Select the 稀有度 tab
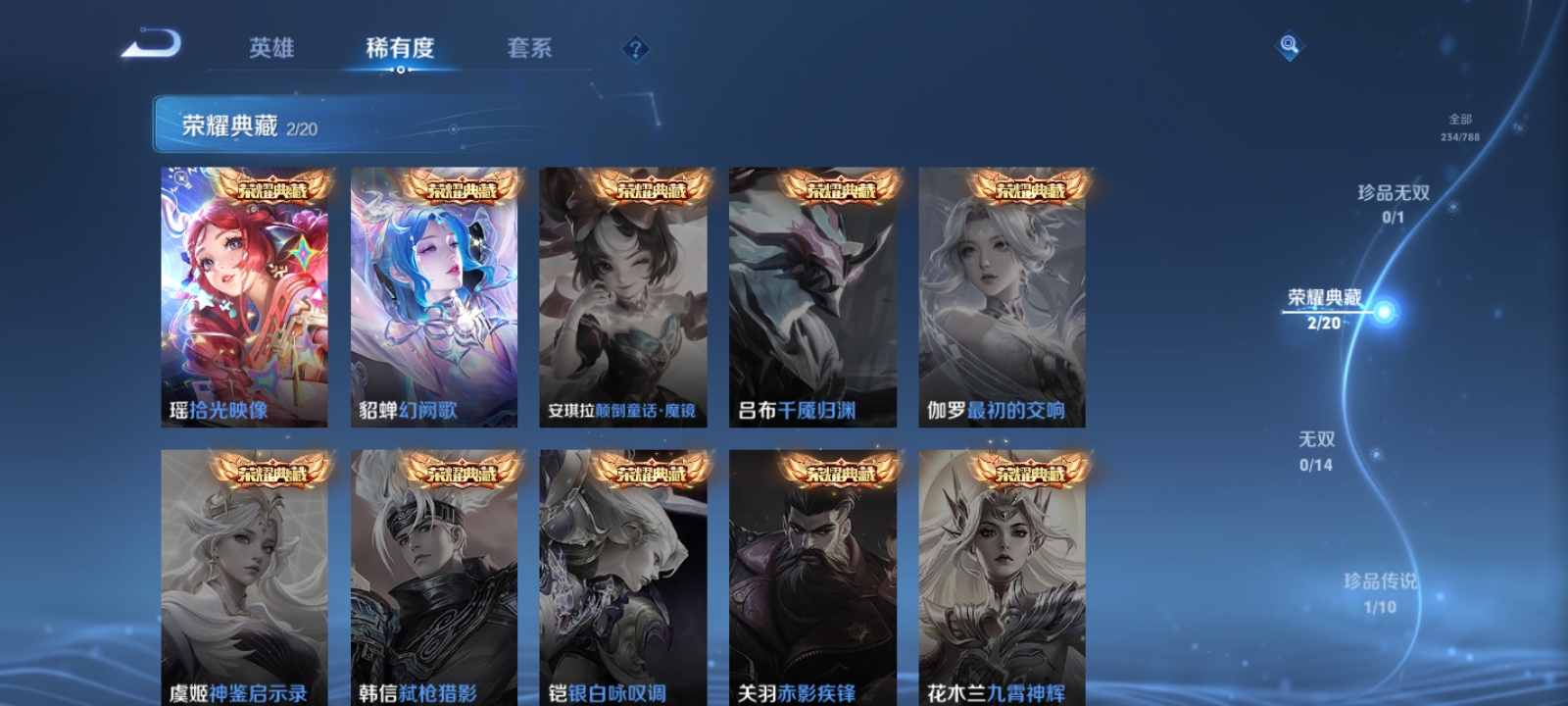This screenshot has width=1568, height=706. 399,46
